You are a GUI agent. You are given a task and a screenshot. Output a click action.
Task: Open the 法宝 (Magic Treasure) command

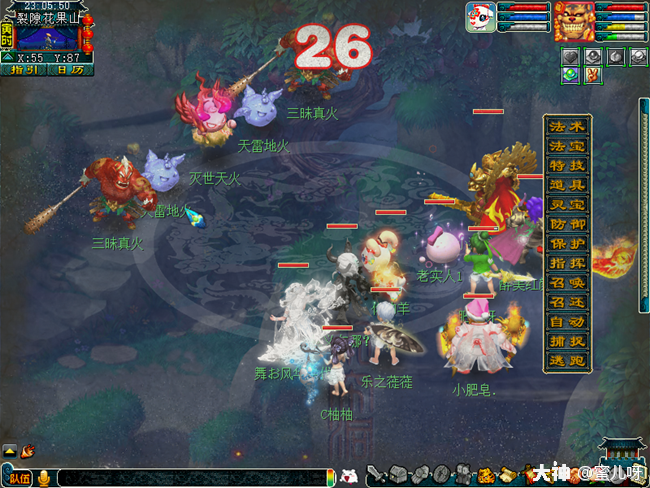tap(567, 146)
